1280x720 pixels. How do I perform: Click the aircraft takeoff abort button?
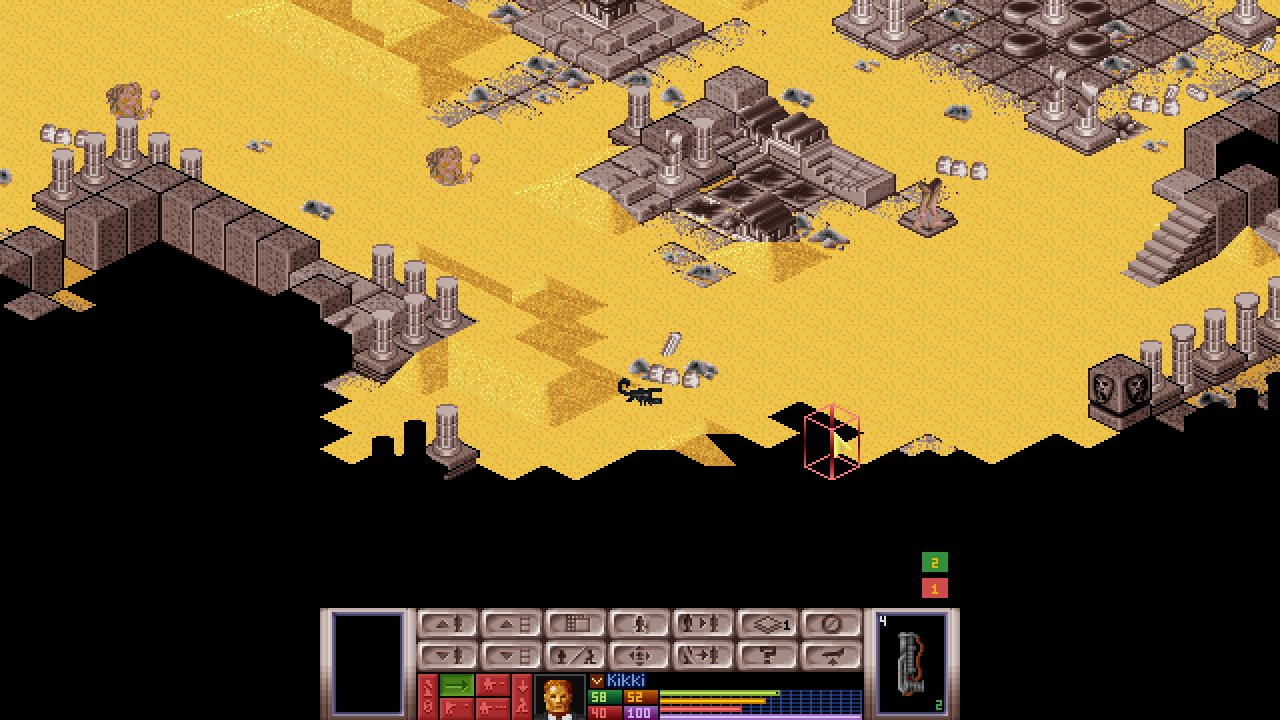coord(831,656)
